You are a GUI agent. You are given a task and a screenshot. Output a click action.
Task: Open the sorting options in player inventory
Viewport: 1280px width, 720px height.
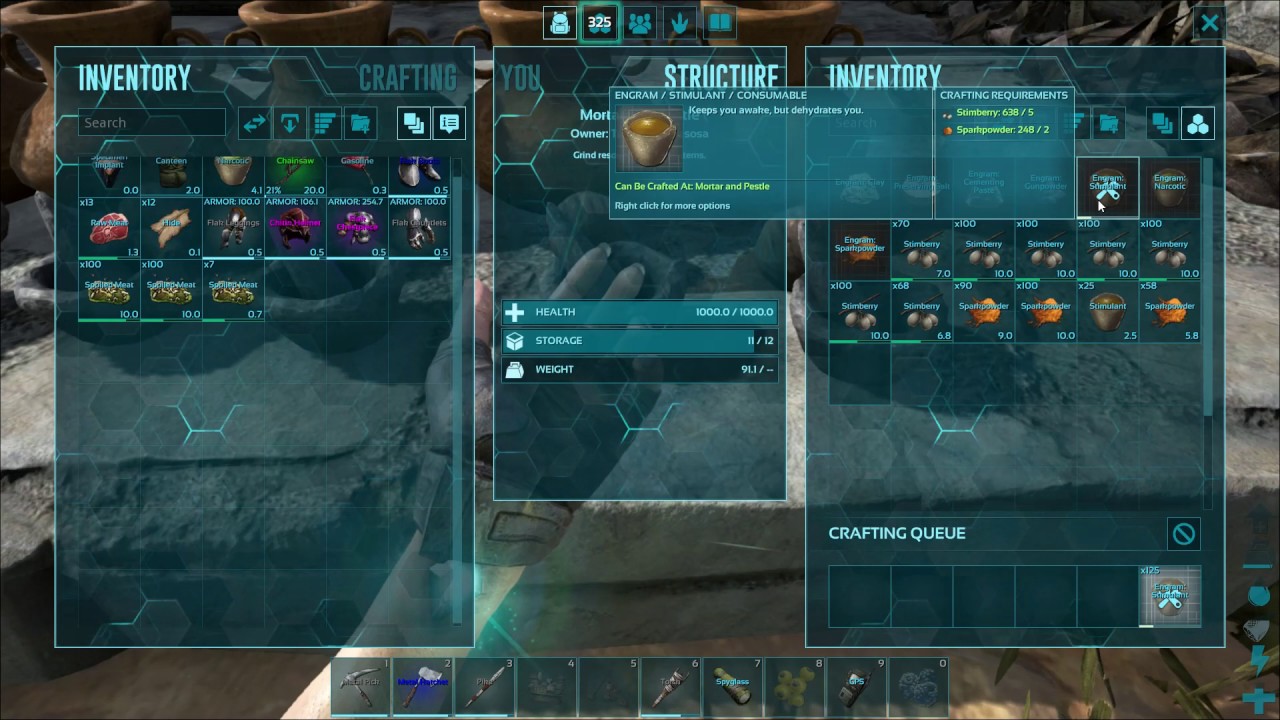pyautogui.click(x=323, y=122)
